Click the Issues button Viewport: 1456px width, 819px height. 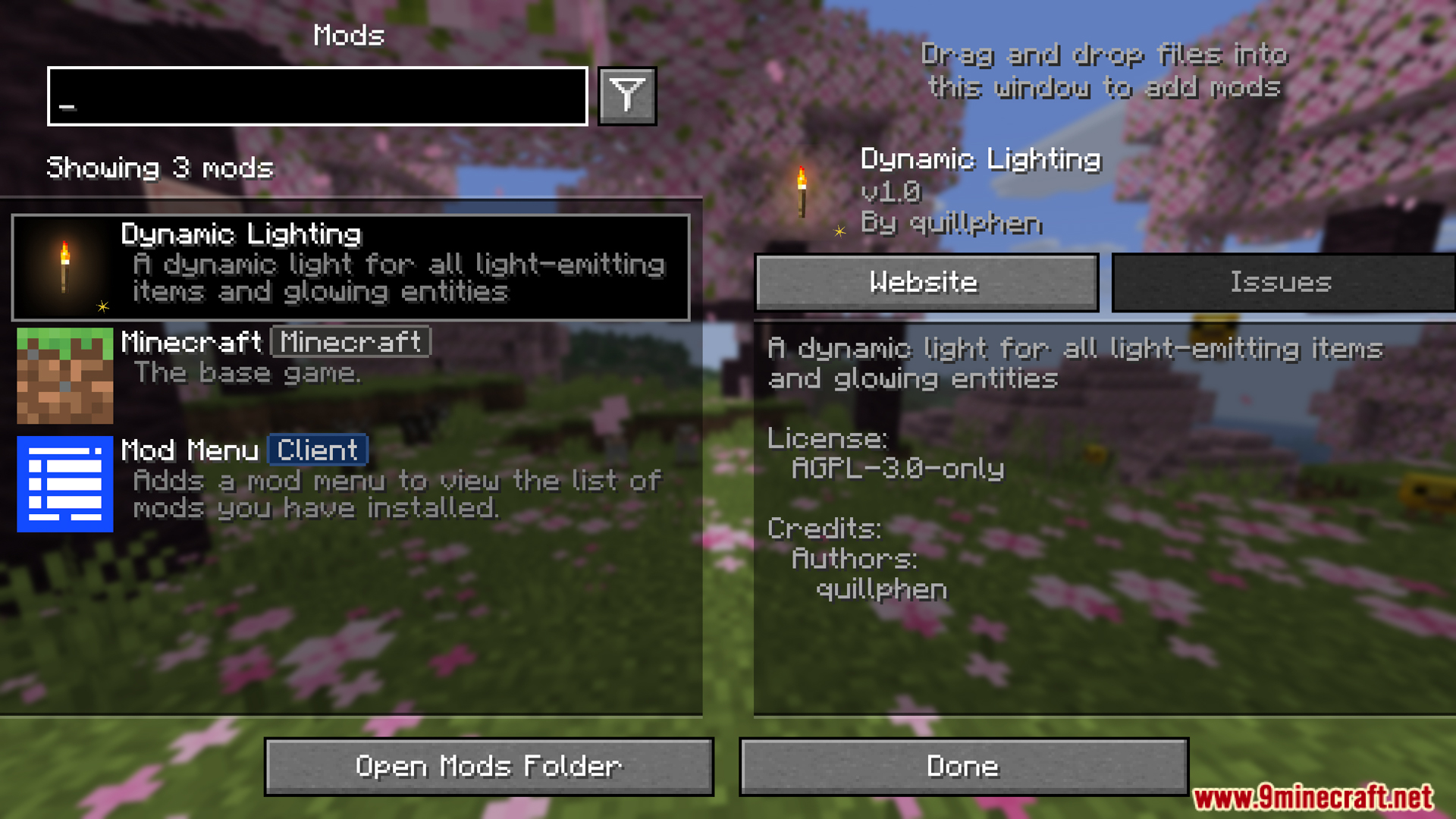(x=1282, y=282)
